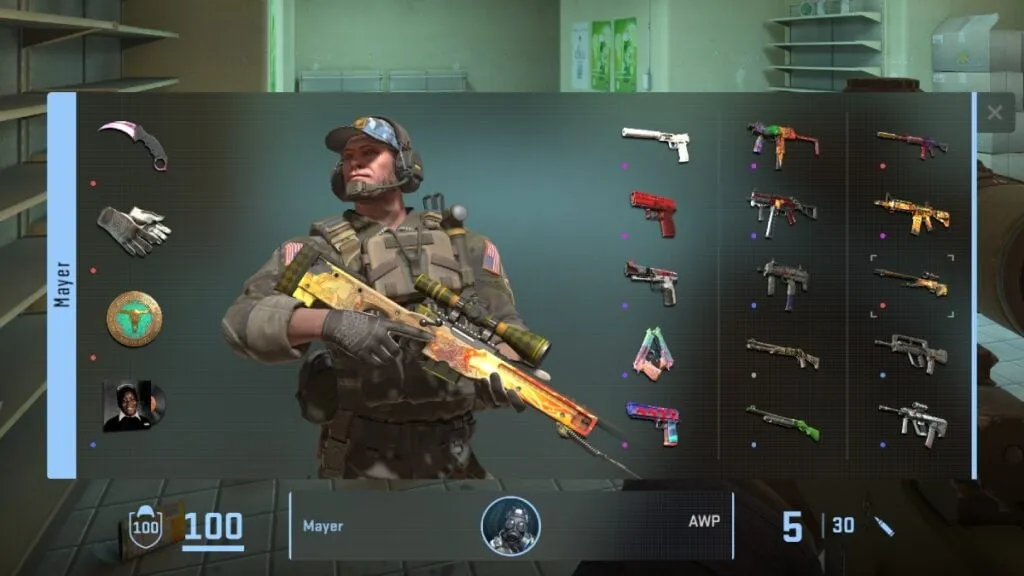Choose the orange and yellow M4 rifle

click(912, 212)
